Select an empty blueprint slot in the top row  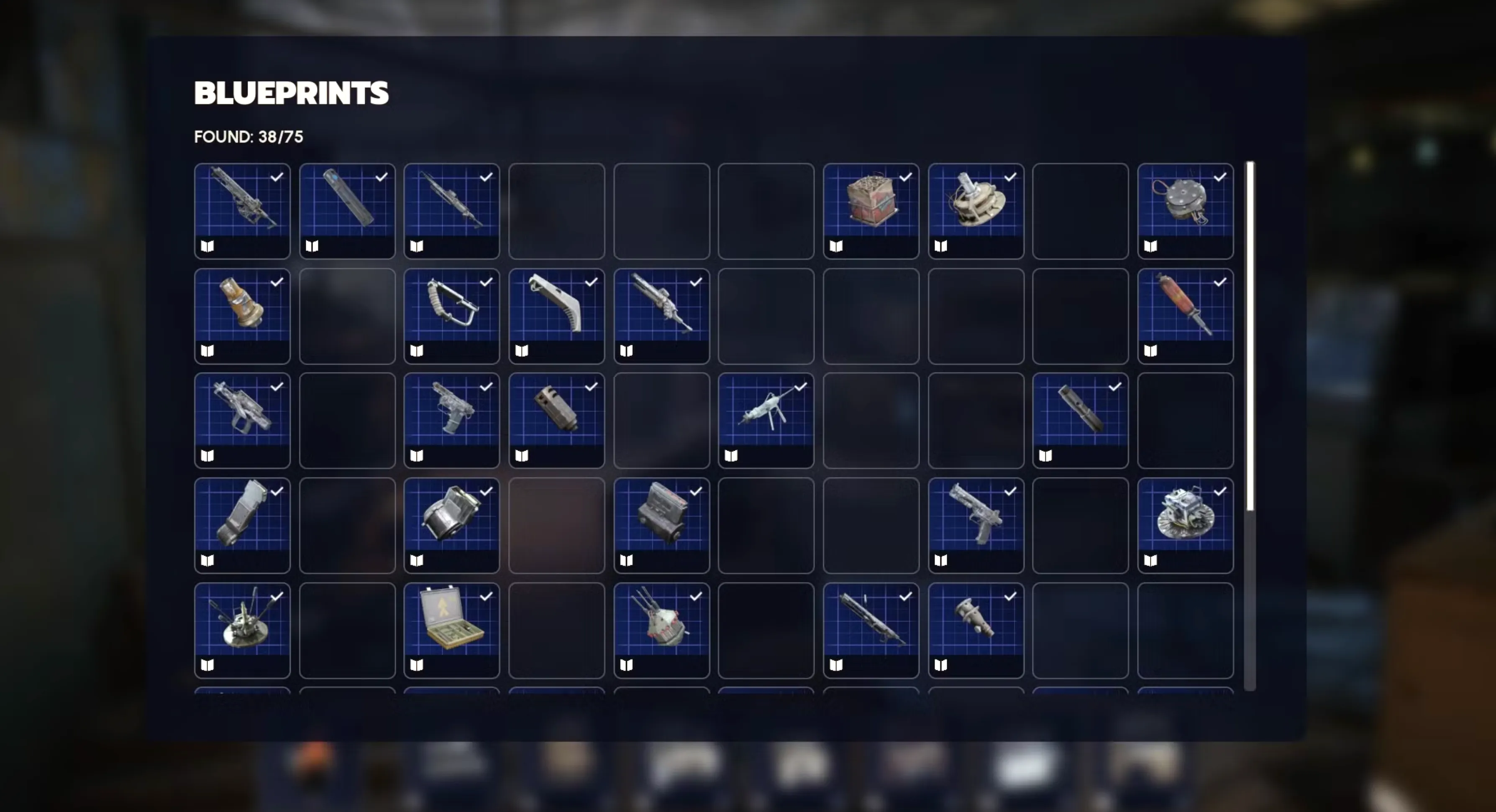pyautogui.click(x=556, y=211)
